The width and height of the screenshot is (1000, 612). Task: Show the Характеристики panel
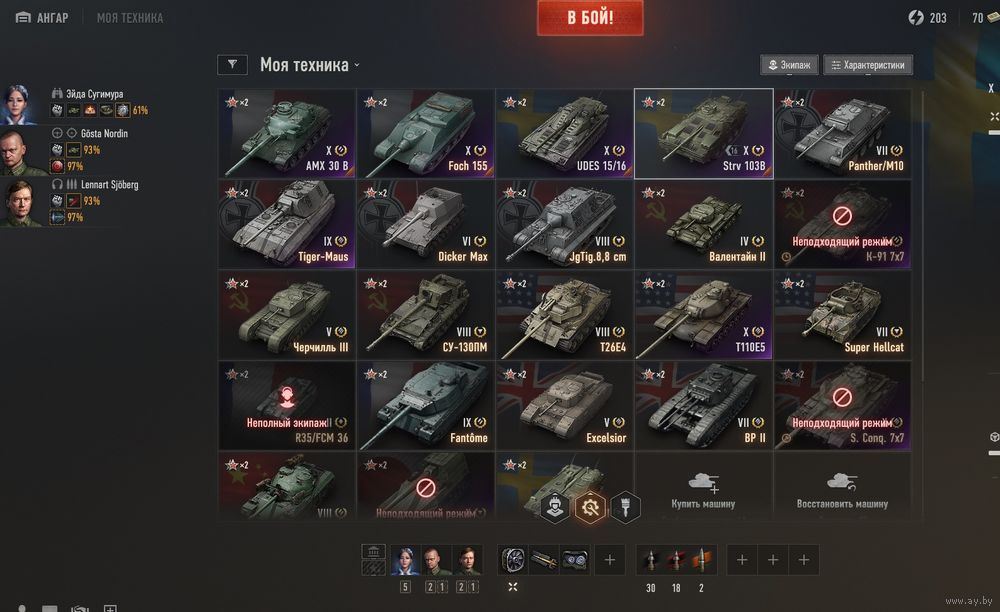pos(867,65)
